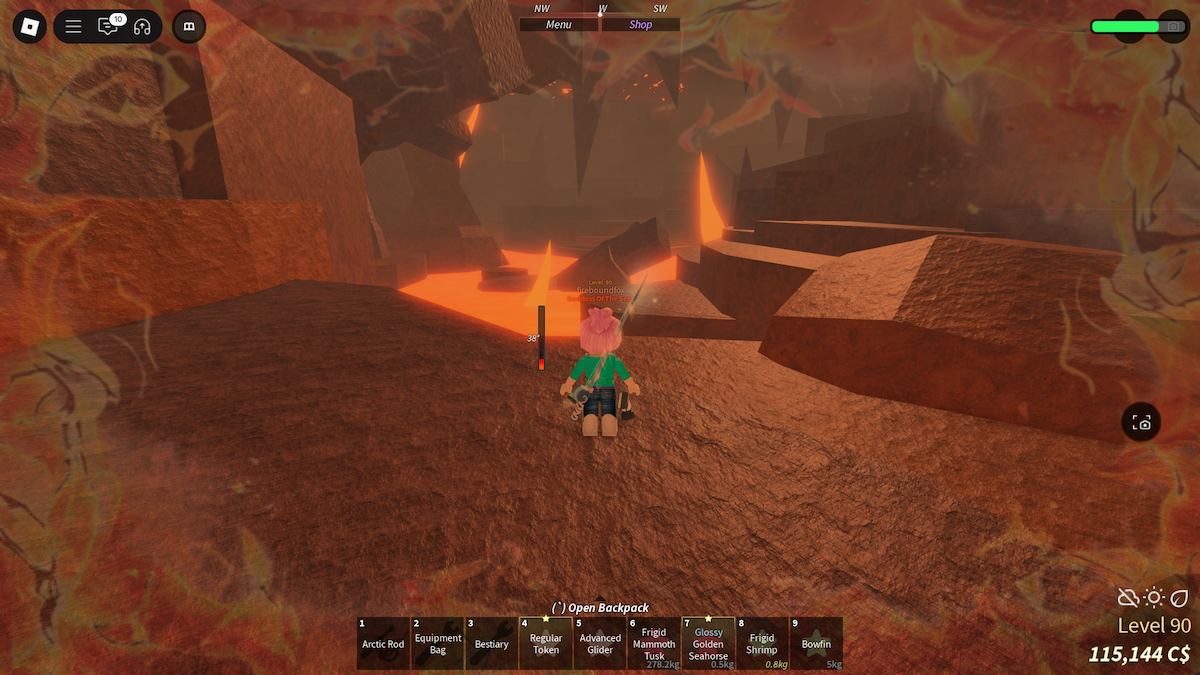Open the book icon button
The width and height of the screenshot is (1200, 675).
click(x=189, y=26)
